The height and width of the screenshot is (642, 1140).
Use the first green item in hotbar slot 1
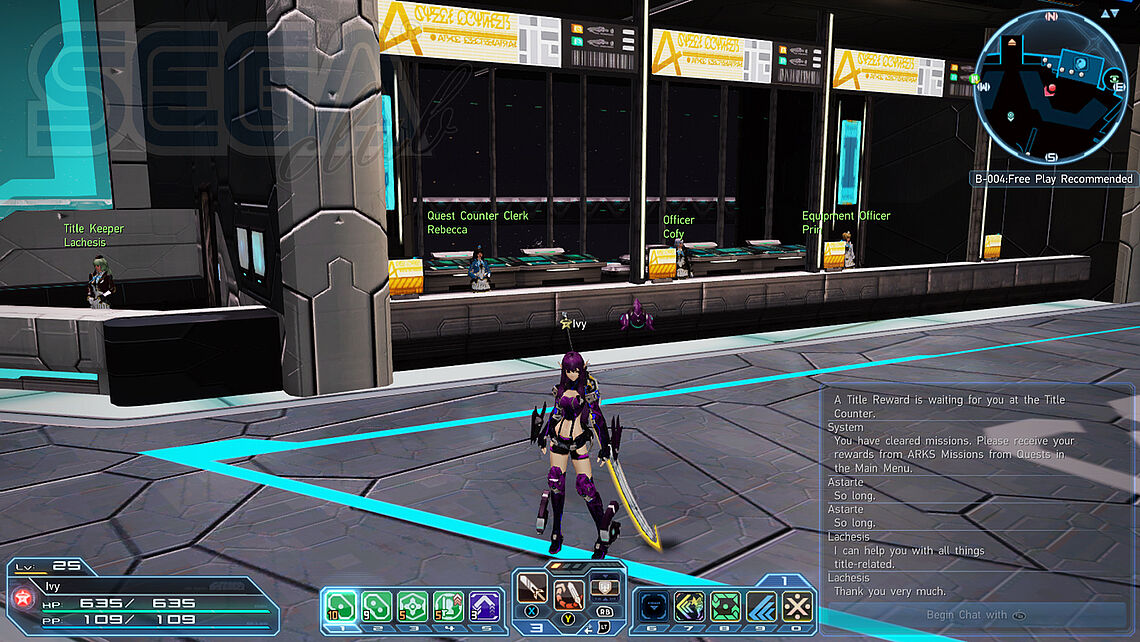click(x=341, y=606)
